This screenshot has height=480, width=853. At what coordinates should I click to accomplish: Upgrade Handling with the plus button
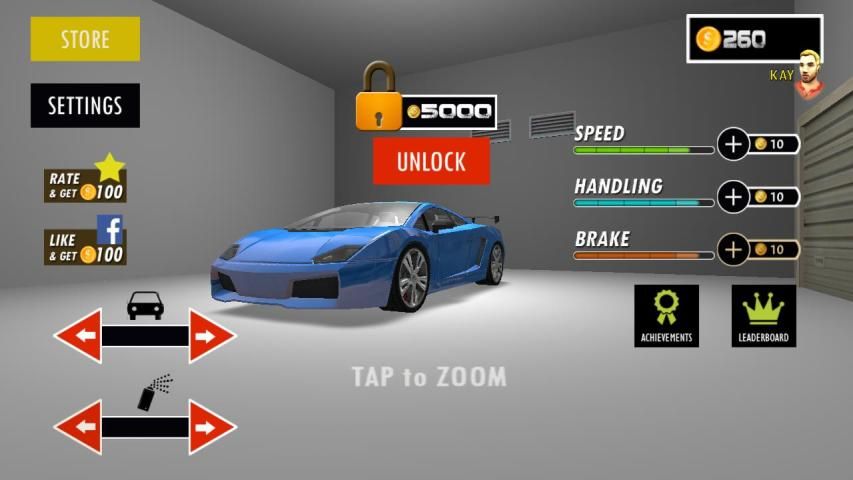[734, 197]
